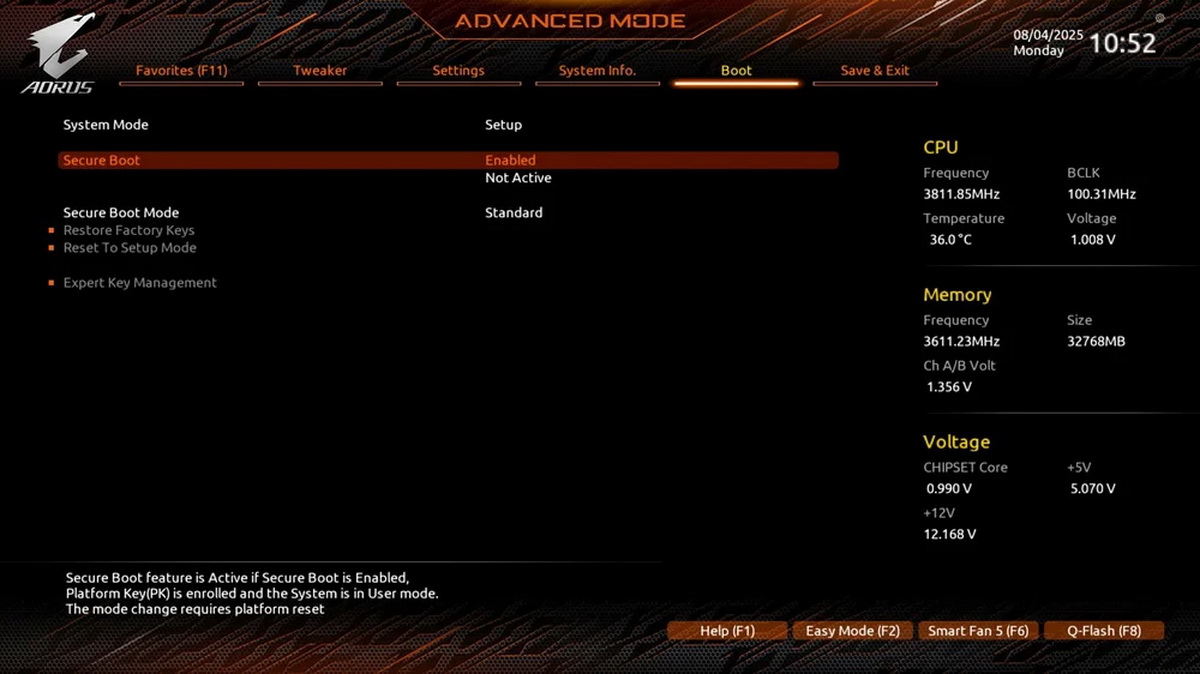Open Expert Key Management
This screenshot has height=674, width=1200.
tap(140, 283)
